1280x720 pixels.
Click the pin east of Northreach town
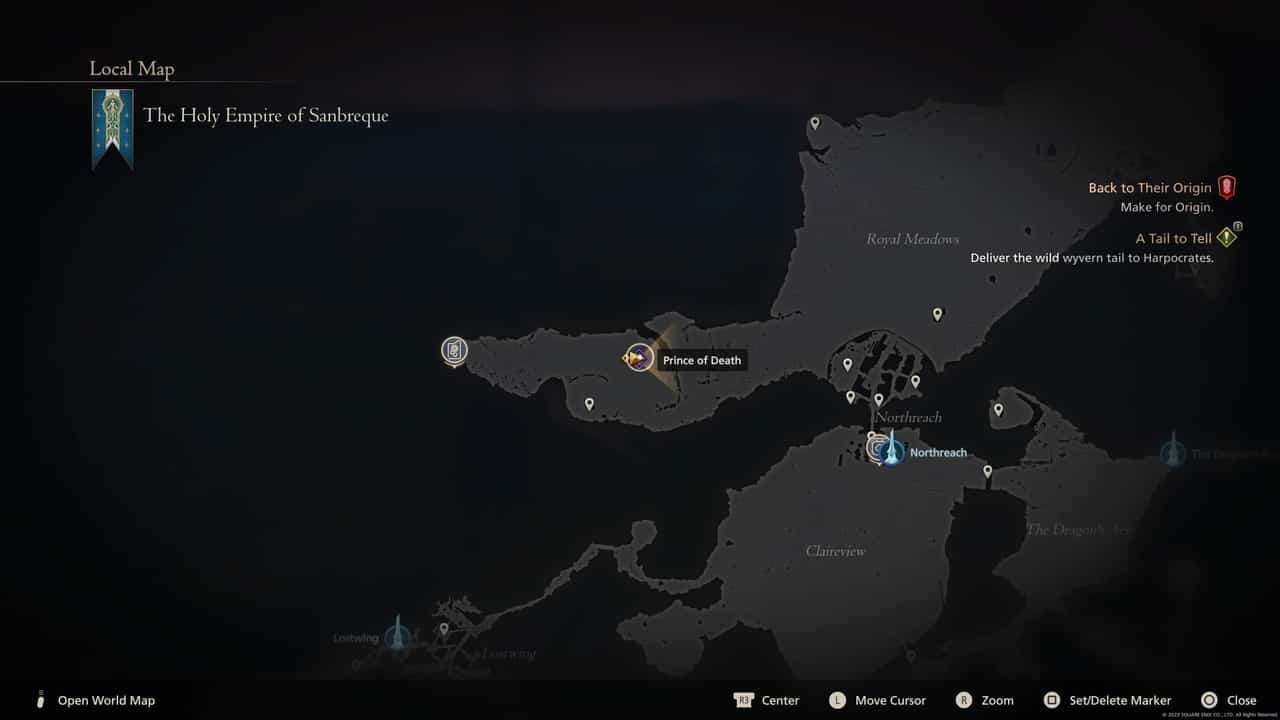[x=997, y=409]
